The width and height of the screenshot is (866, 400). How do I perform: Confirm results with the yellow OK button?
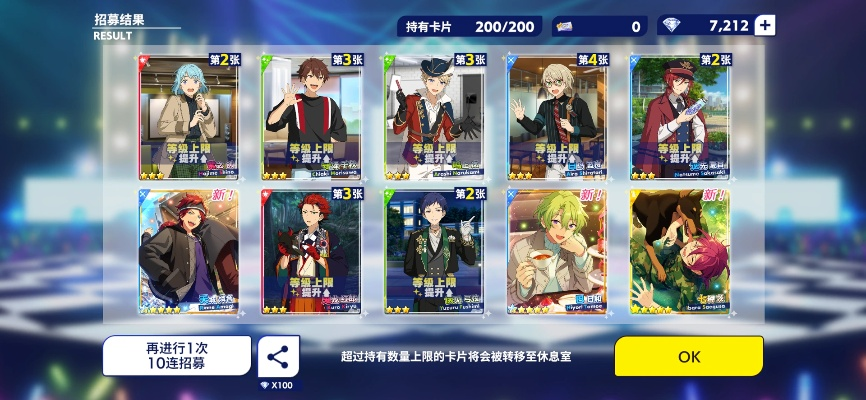(x=688, y=356)
